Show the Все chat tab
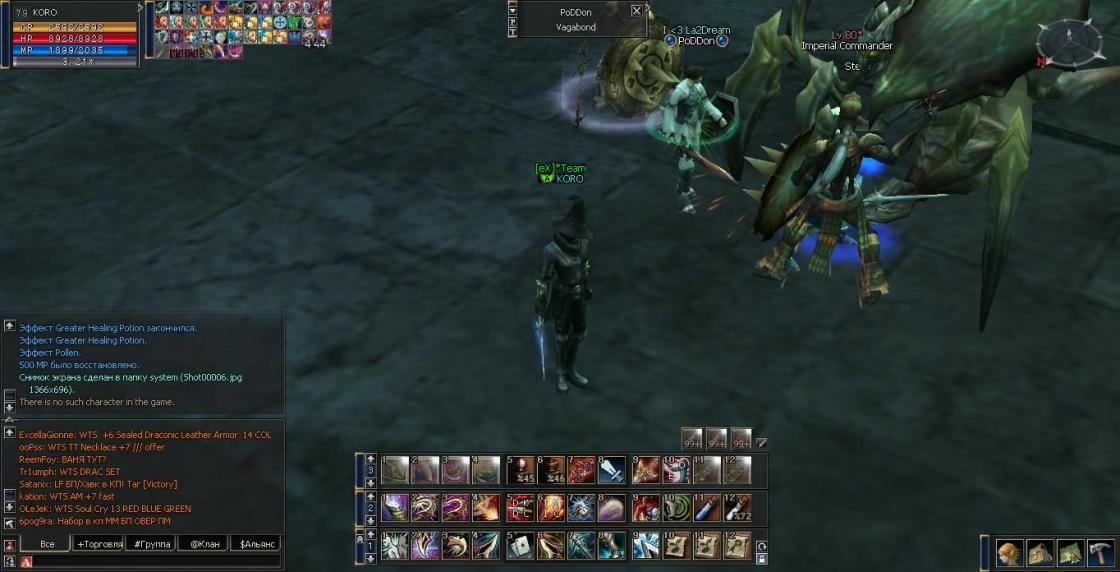This screenshot has height=572, width=1120. [46, 544]
